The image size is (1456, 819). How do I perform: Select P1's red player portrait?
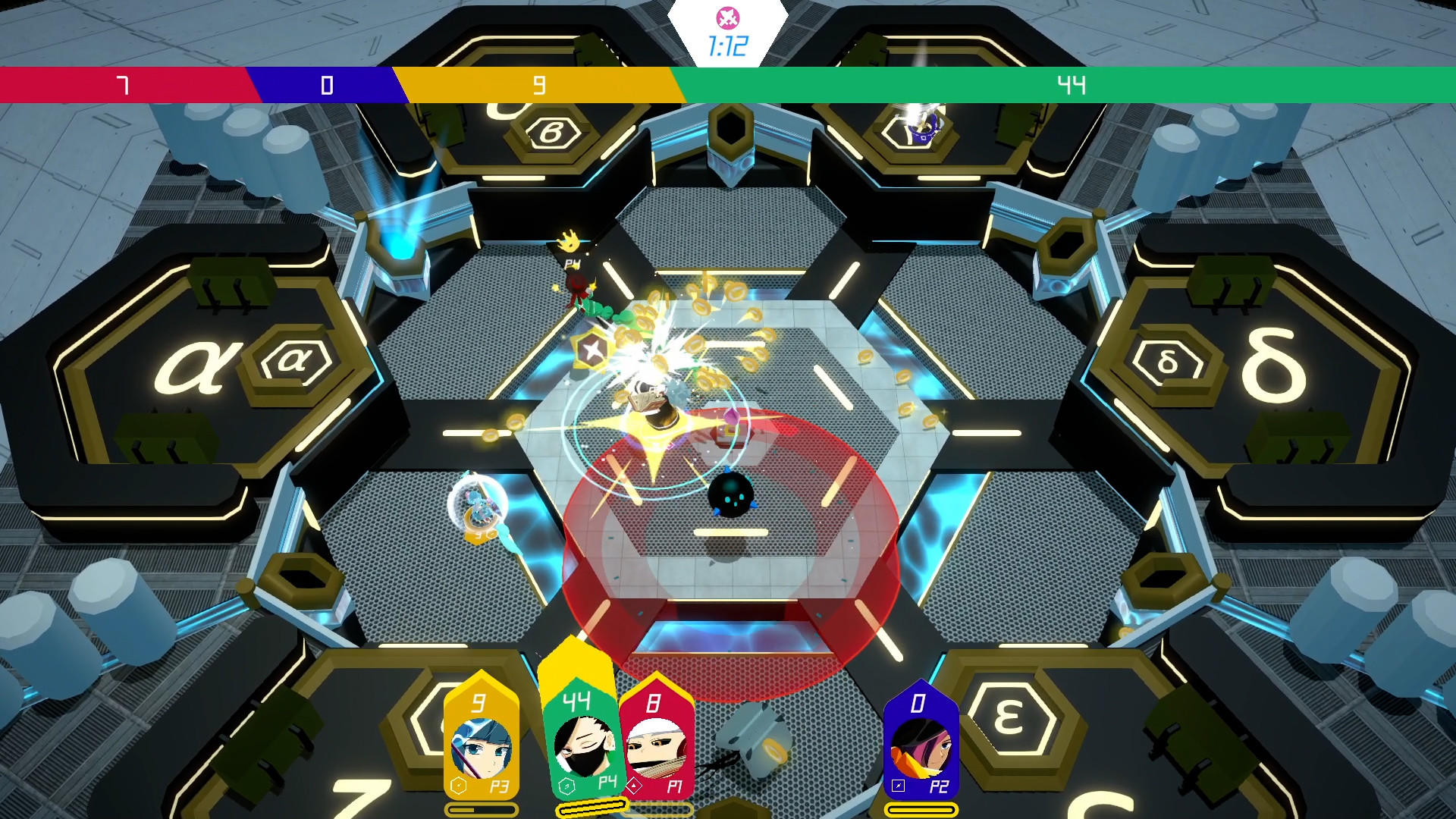(658, 745)
